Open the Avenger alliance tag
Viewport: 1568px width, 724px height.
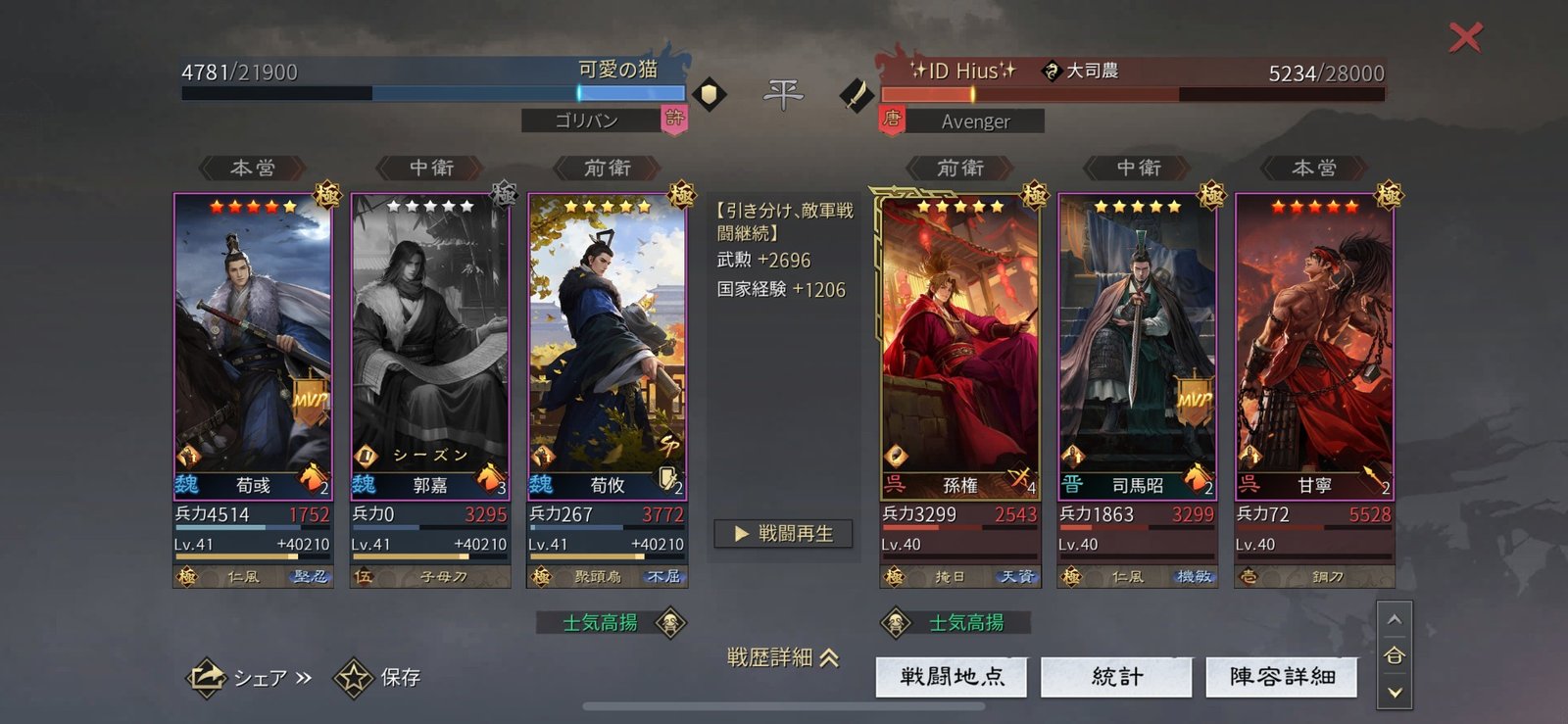974,121
